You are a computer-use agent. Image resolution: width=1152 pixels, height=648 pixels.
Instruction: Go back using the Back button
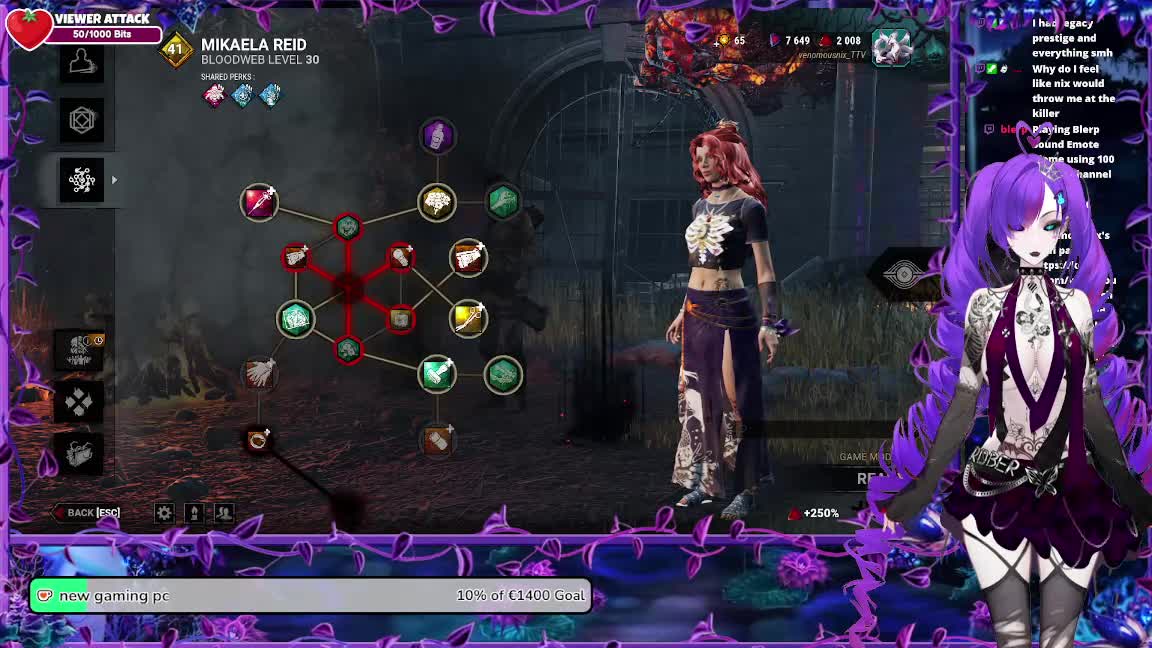(x=87, y=513)
